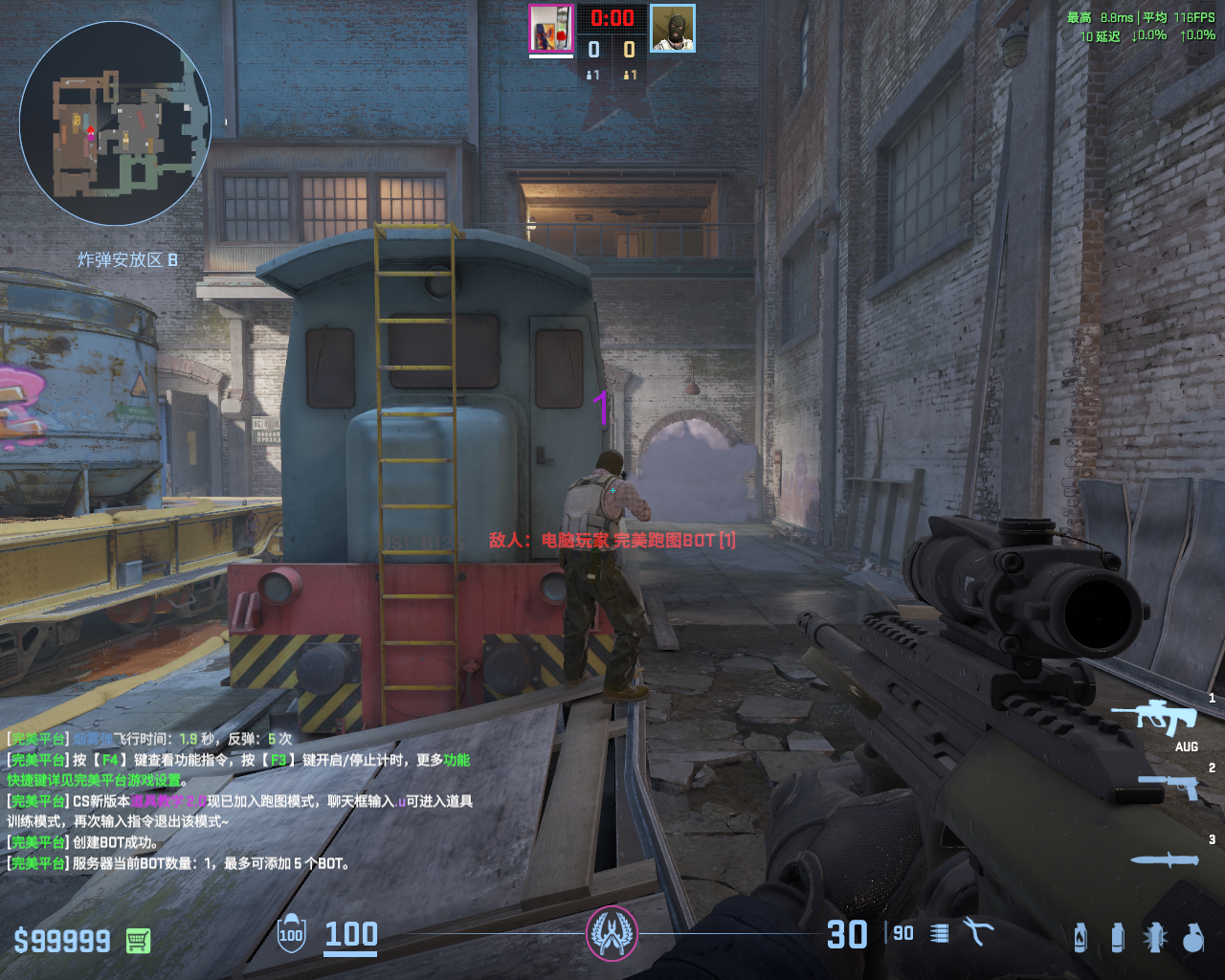This screenshot has width=1225, height=980.
Task: Click the defuse kit pliers icon
Action: pyautogui.click(x=978, y=931)
